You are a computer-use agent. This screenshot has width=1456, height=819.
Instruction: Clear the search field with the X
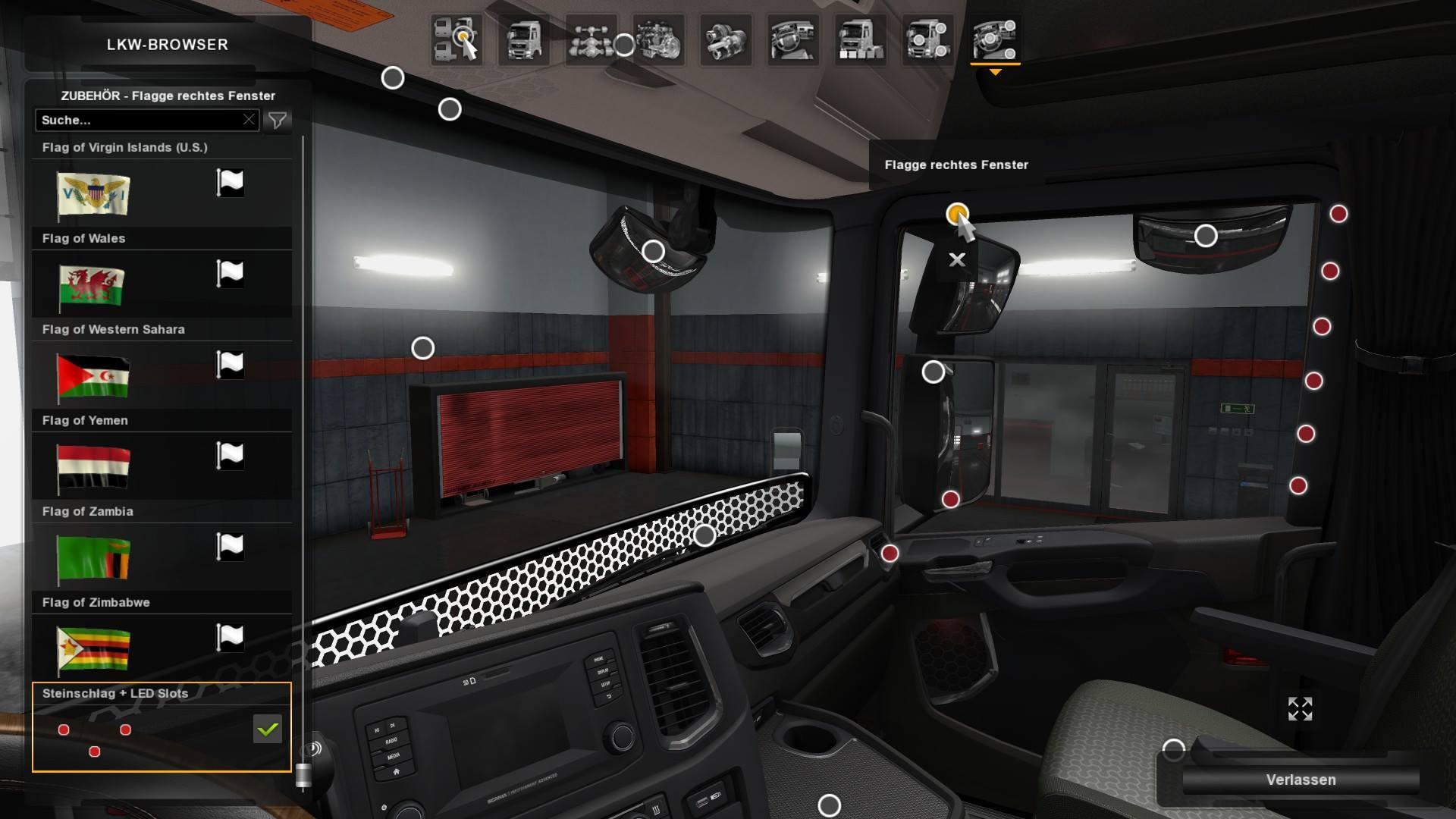249,120
